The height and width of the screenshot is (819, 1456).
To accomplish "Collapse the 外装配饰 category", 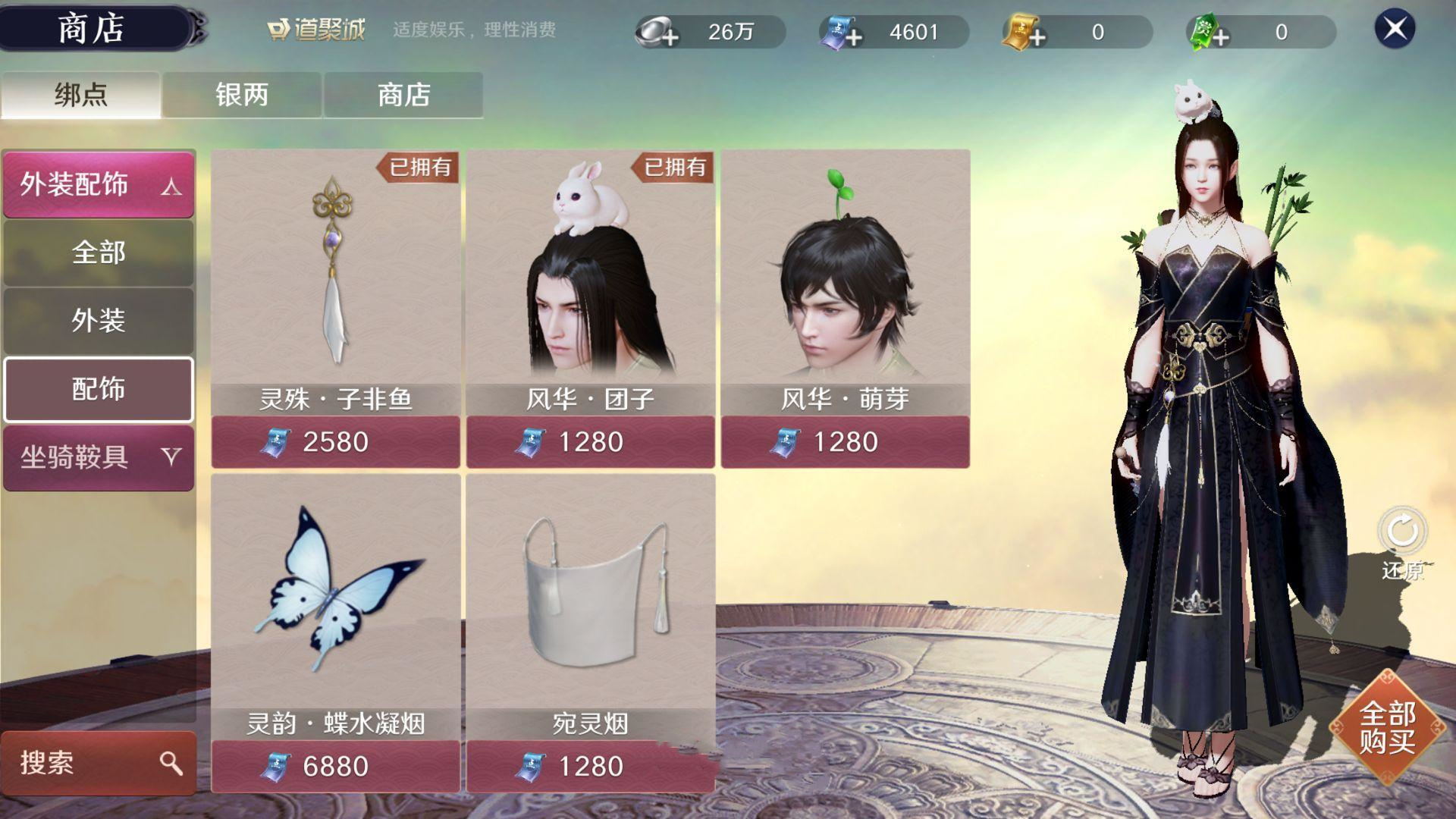I will (99, 184).
